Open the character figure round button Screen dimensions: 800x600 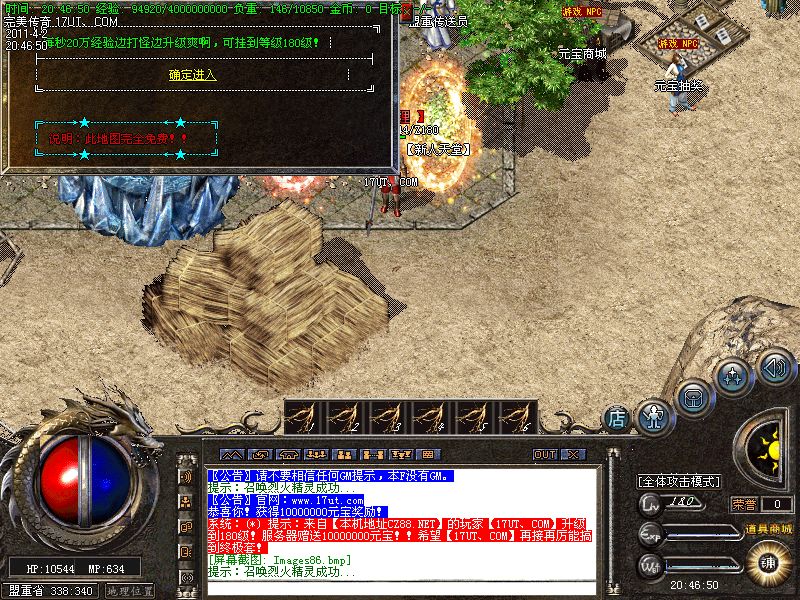654,412
